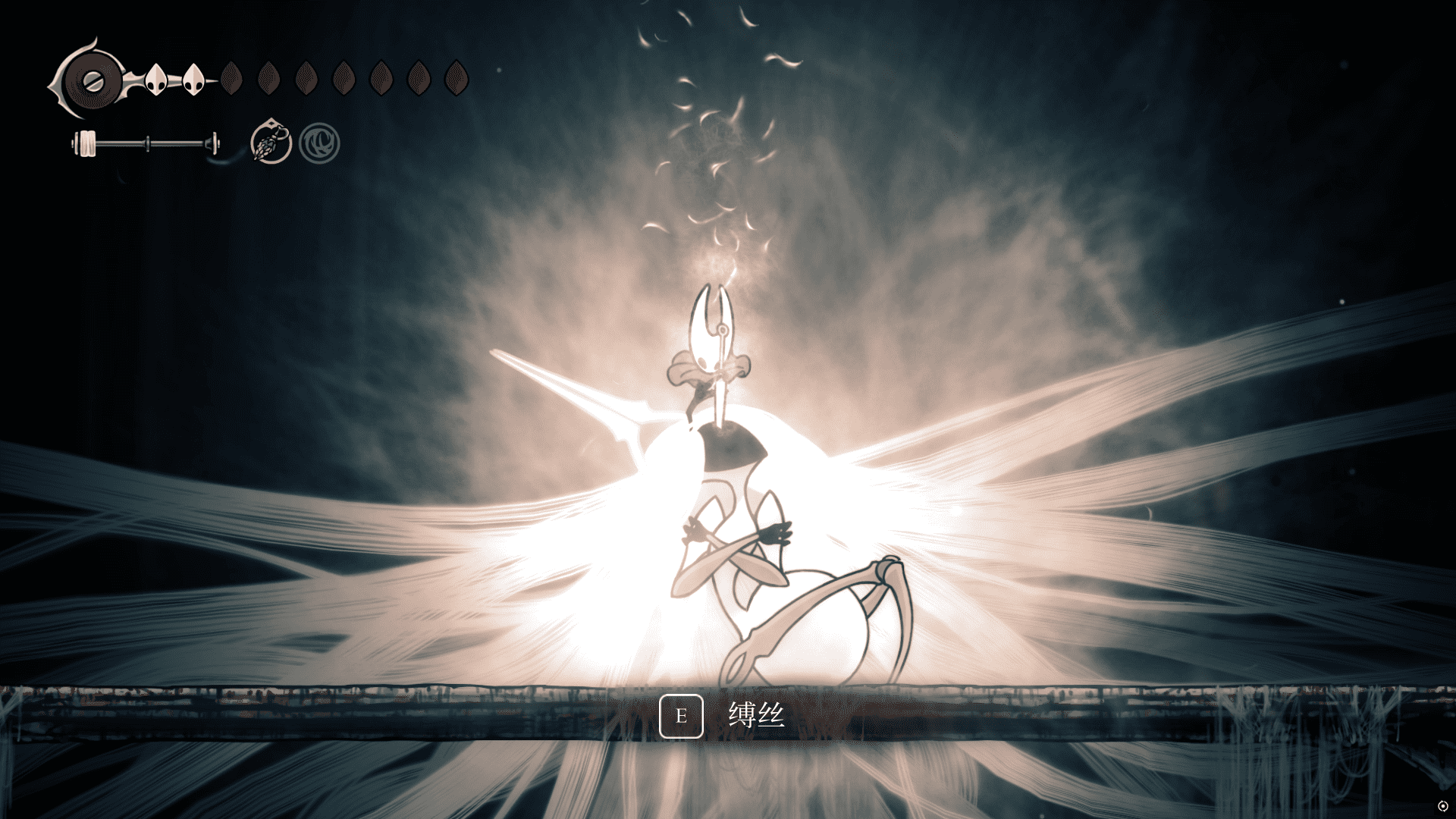Select the spiked tool icon in the ring
The image size is (1456, 819).
pos(271,142)
